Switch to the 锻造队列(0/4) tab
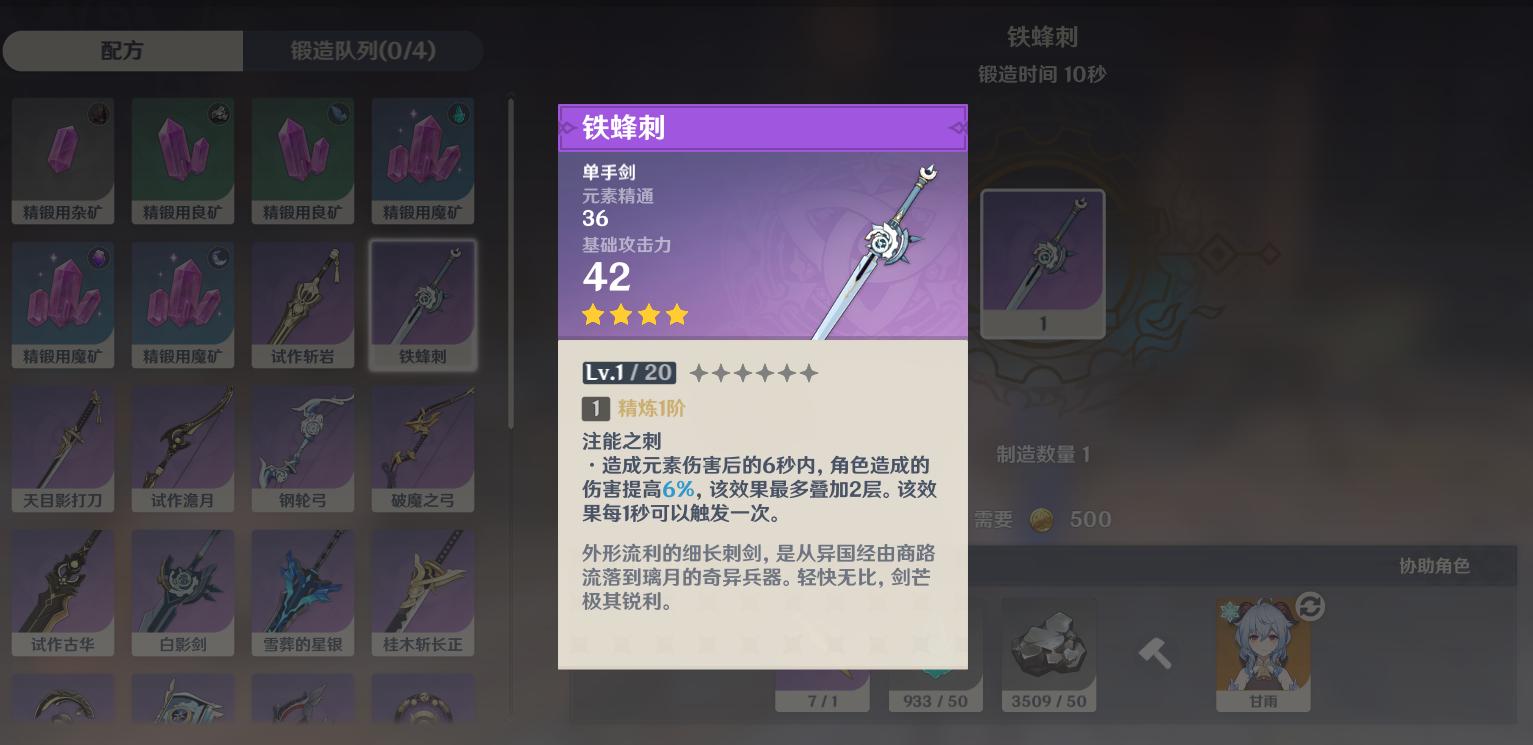 [x=362, y=50]
